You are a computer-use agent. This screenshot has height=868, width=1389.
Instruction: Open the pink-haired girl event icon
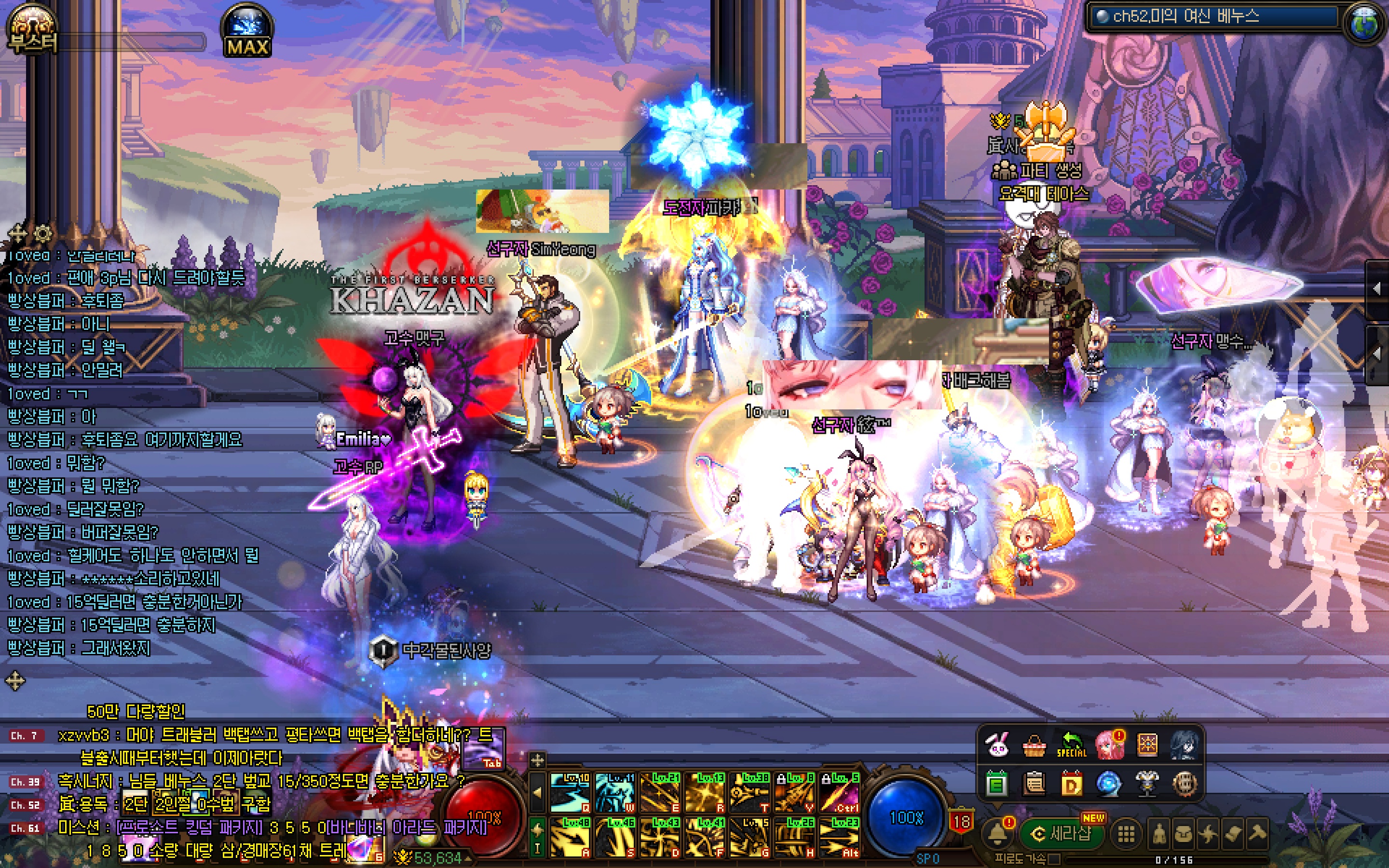[x=1109, y=745]
